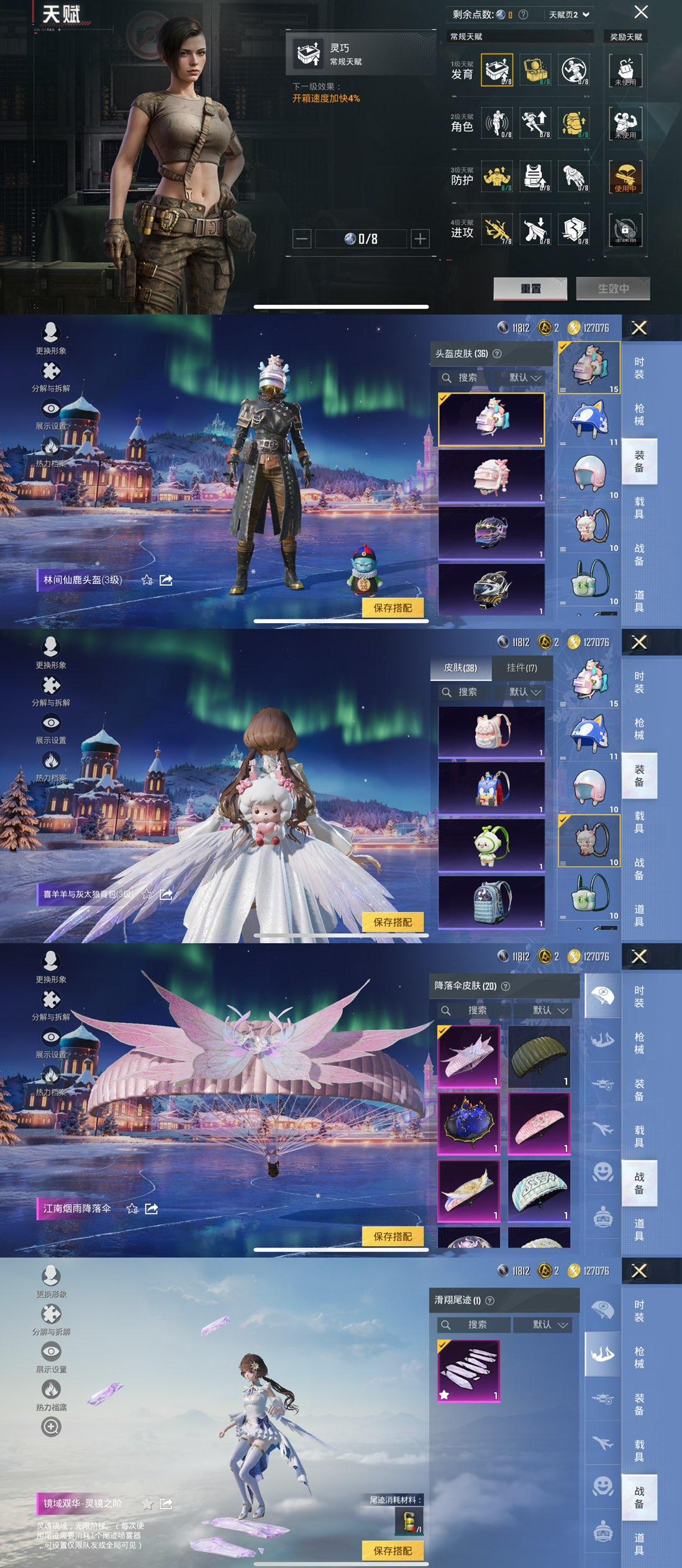The image size is (682, 1568).
Task: Show help for 头盔皮肤 (36)
Action: pyautogui.click(x=497, y=353)
